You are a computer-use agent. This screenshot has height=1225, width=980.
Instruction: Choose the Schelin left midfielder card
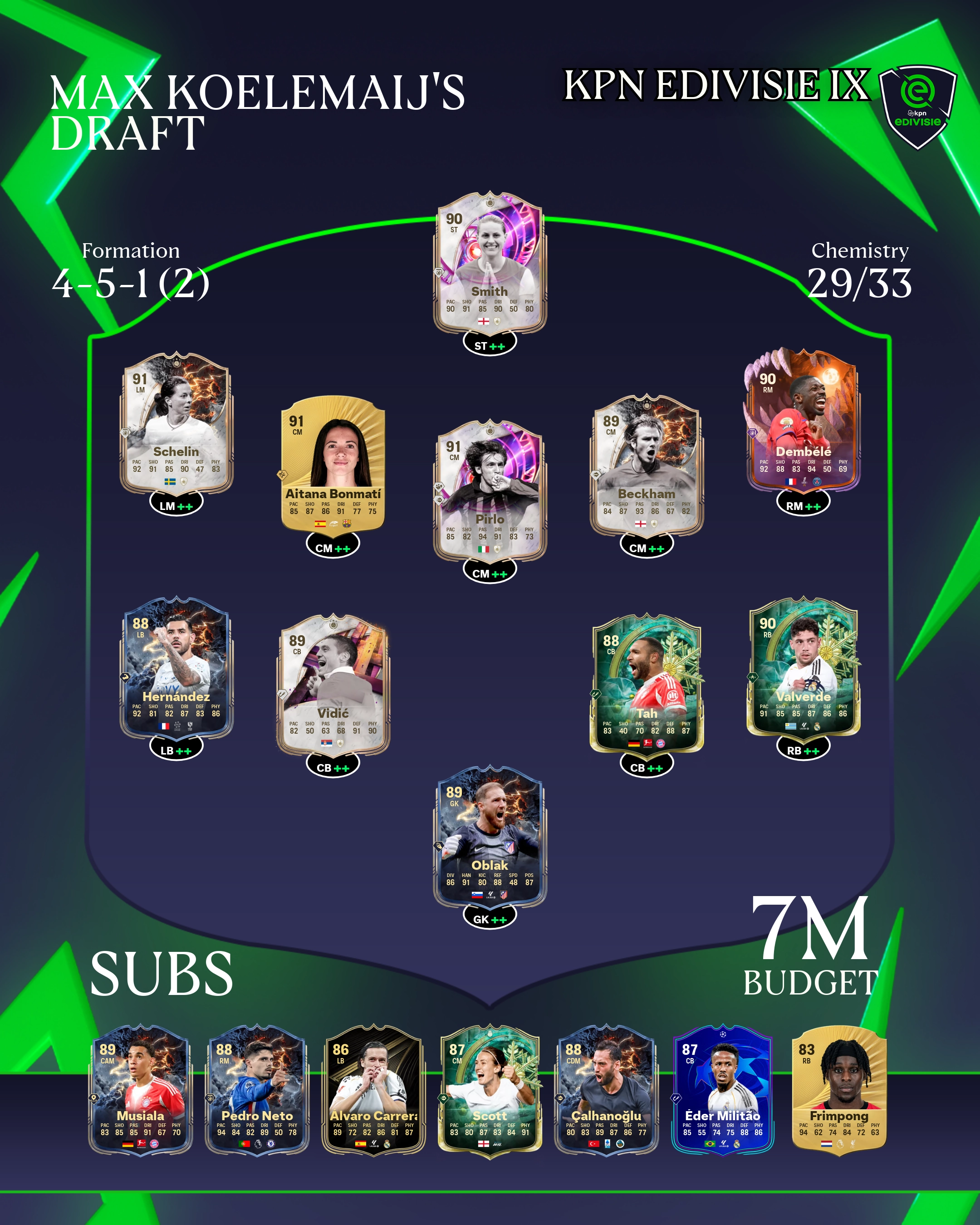click(x=176, y=423)
